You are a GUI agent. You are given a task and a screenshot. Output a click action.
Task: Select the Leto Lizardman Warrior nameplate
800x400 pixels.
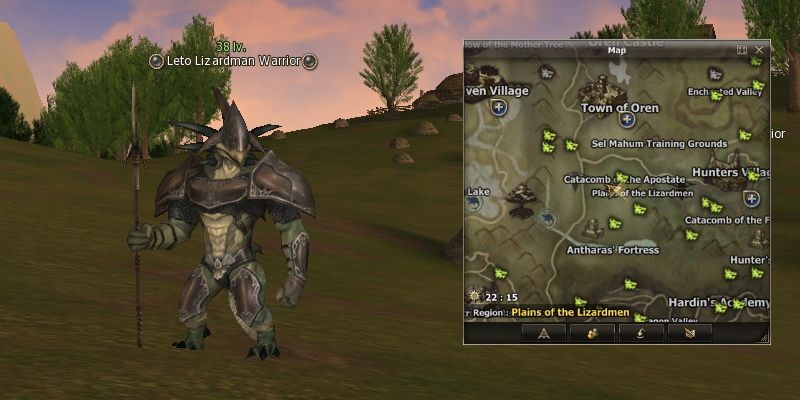point(232,61)
